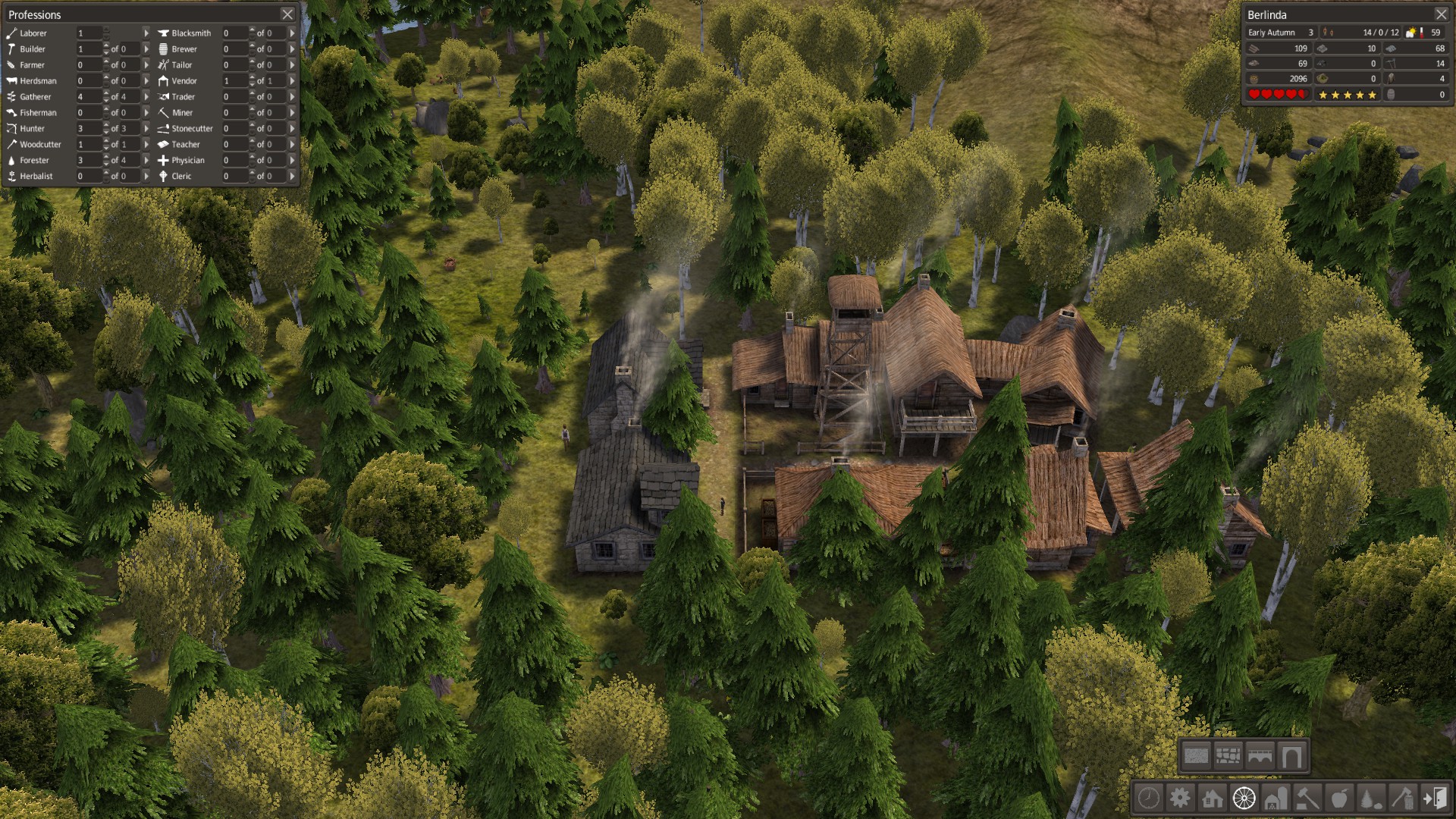This screenshot has width=1456, height=819.
Task: Expand the Laborer row arrow
Action: click(x=146, y=33)
